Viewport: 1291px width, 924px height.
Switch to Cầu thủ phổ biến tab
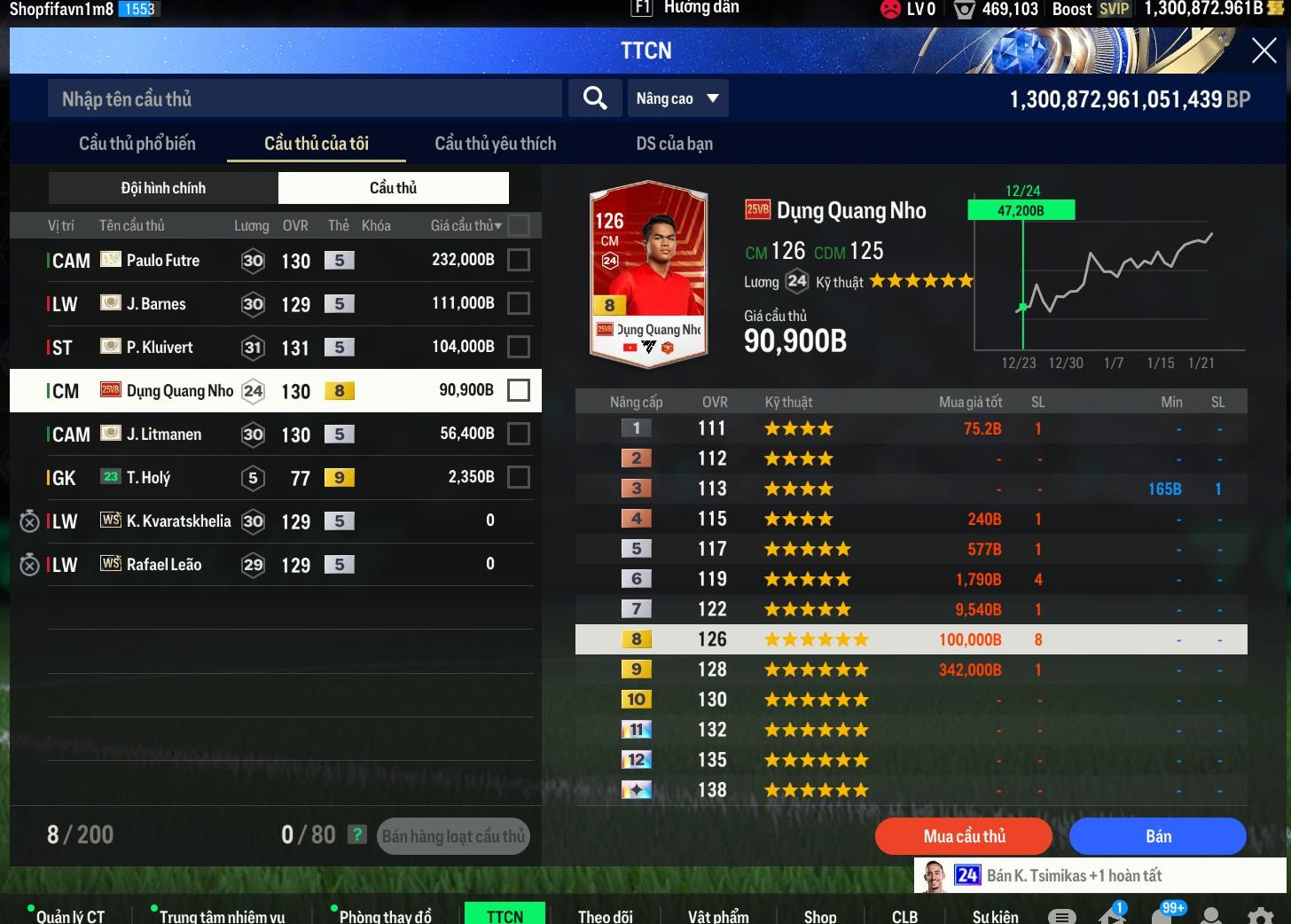tap(137, 144)
